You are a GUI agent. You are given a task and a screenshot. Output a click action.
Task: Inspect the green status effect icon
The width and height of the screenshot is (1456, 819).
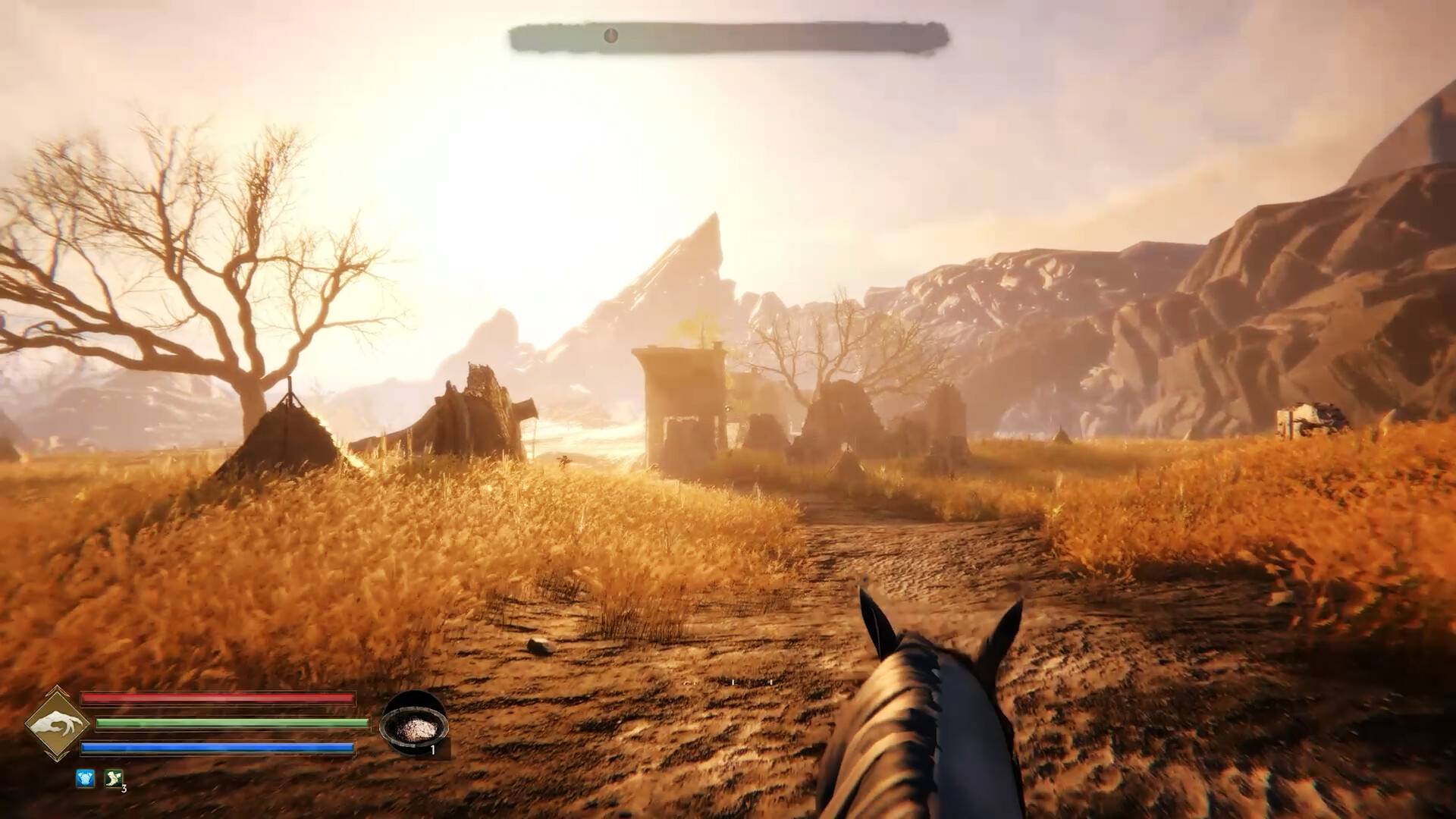[x=114, y=778]
